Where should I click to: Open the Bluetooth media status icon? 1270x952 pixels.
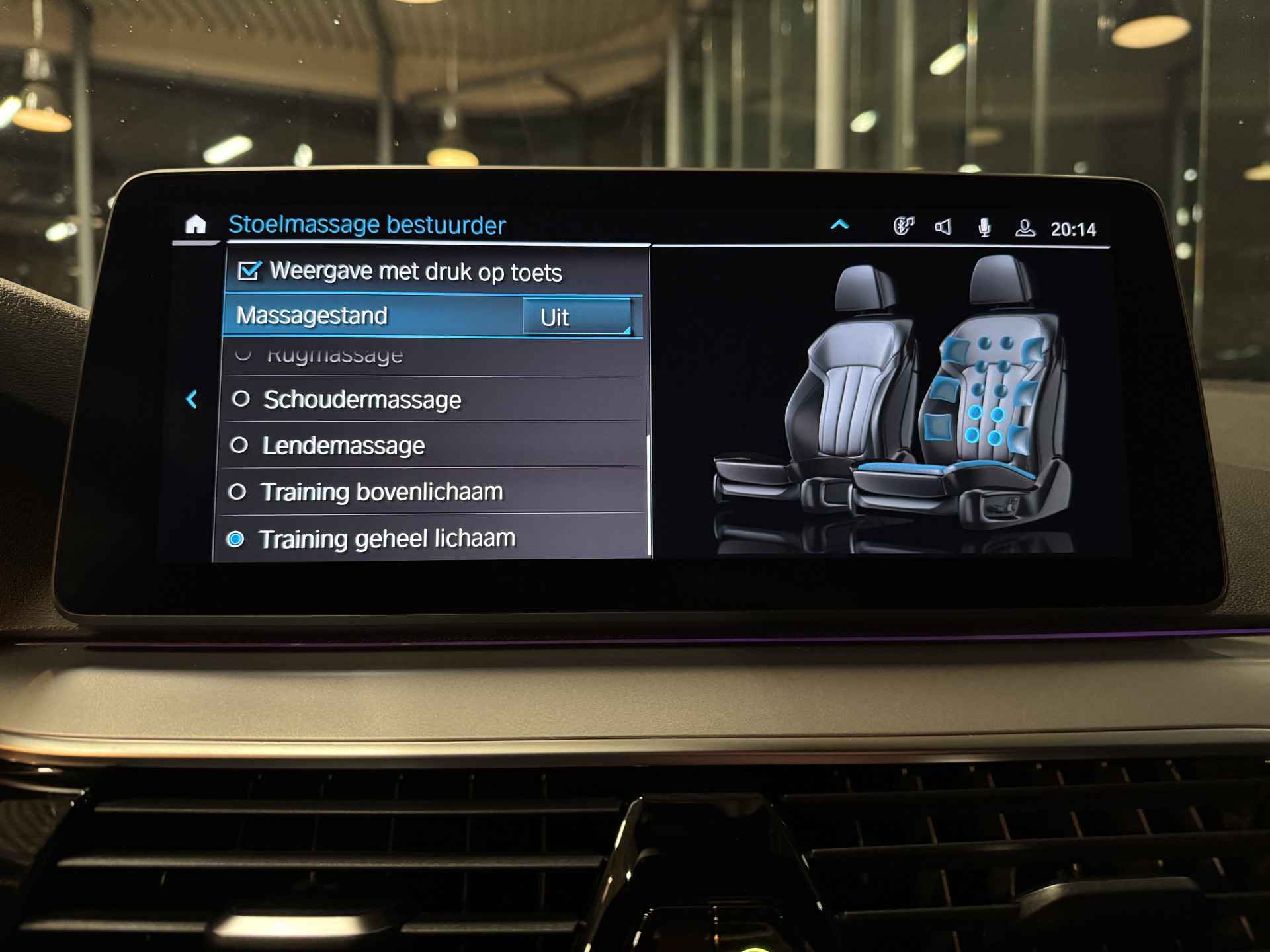pos(904,226)
